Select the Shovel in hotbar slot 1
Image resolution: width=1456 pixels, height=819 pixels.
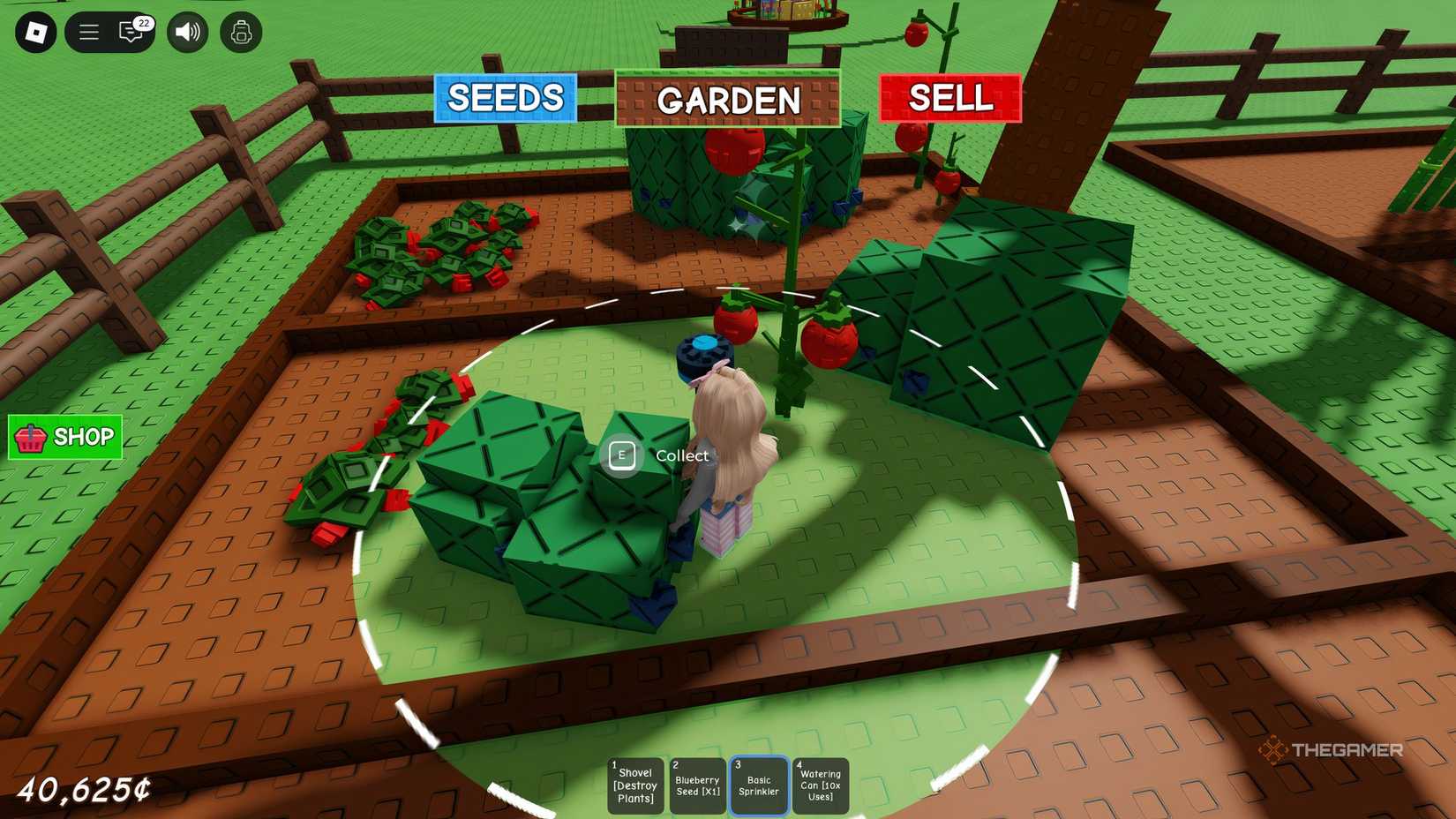[x=634, y=785]
